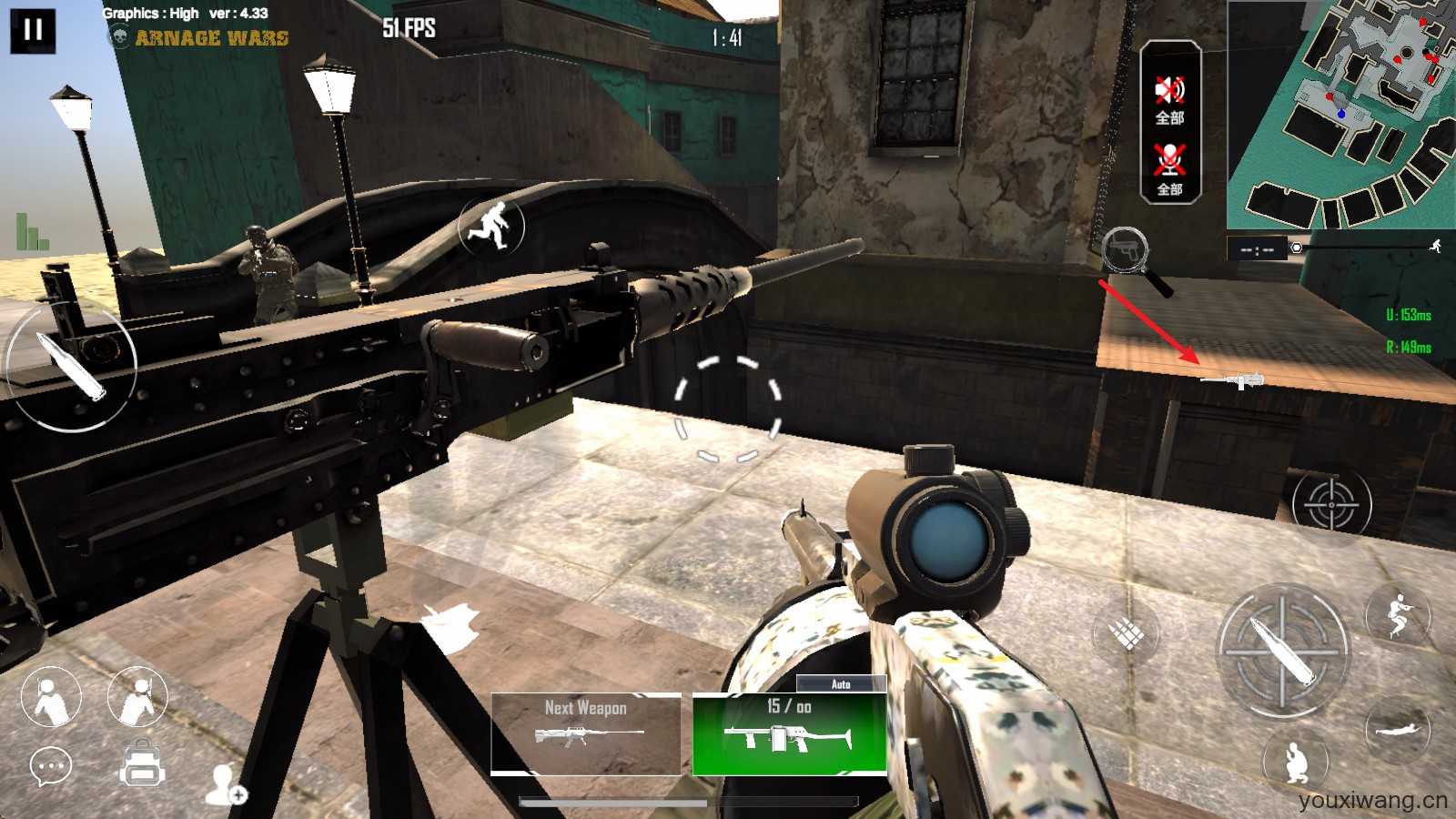Pause the game with the pause button
The width and height of the screenshot is (1456, 819).
click(x=33, y=30)
